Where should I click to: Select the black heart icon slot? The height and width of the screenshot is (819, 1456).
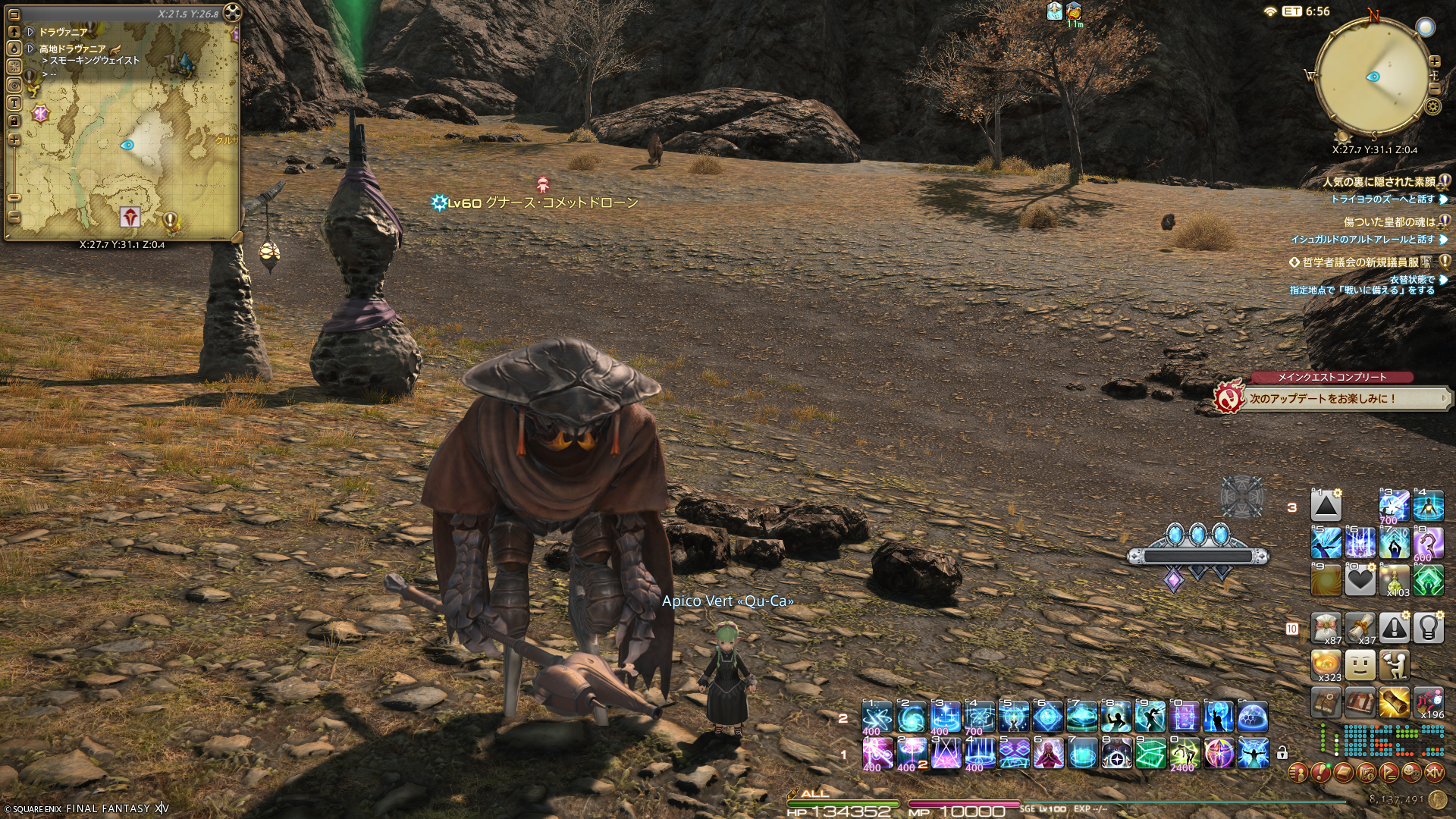click(x=1360, y=581)
